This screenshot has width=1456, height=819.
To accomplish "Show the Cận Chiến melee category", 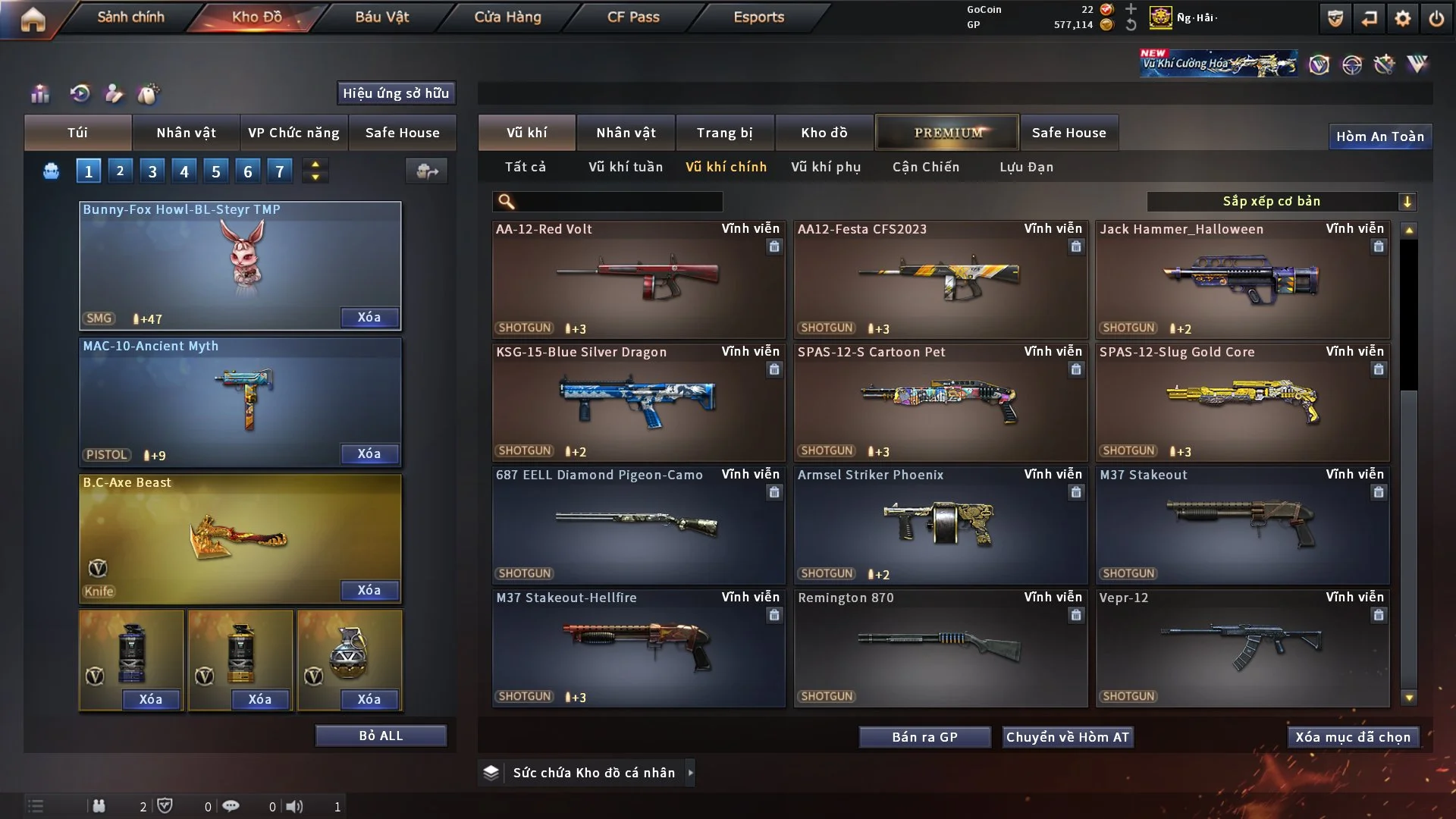I will (926, 167).
